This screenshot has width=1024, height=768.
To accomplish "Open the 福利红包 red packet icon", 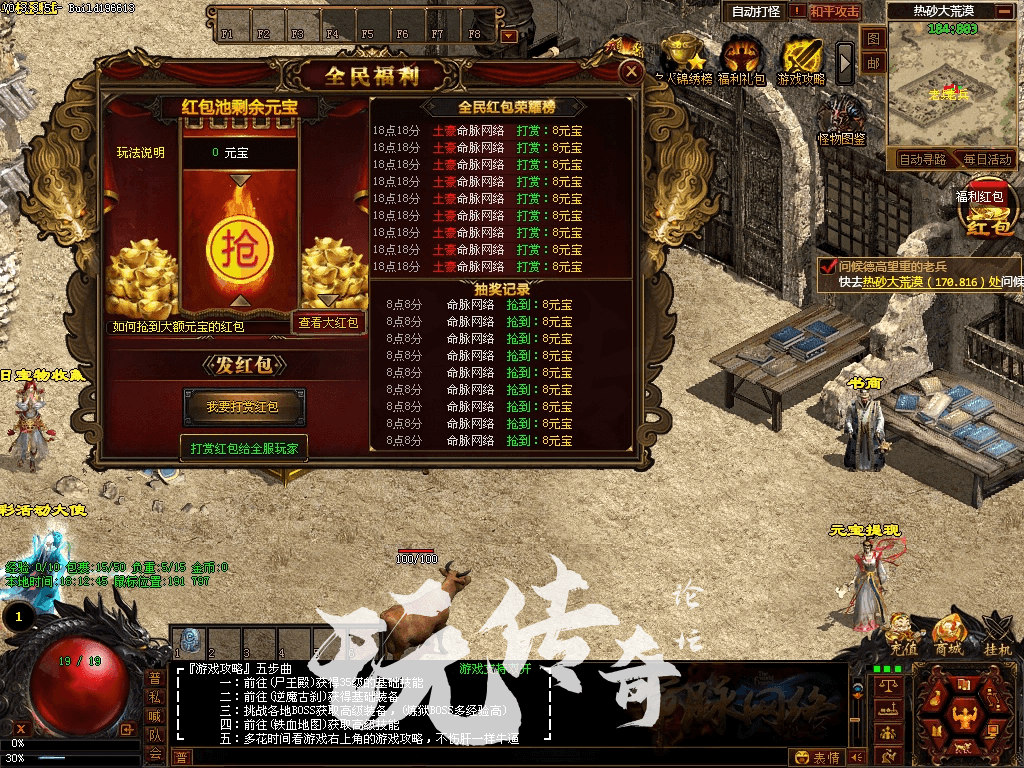I will [986, 212].
